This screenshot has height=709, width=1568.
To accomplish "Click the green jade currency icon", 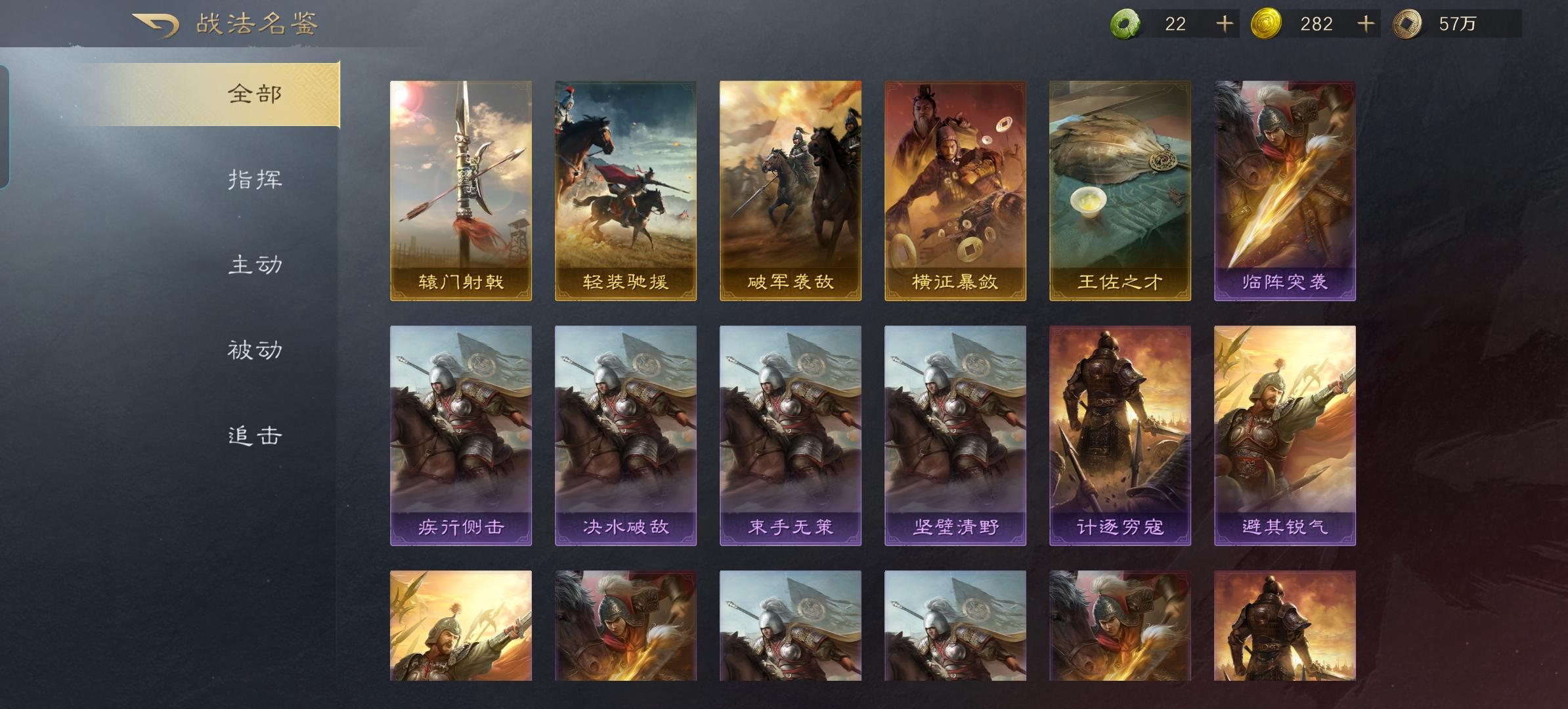I will [x=1125, y=24].
